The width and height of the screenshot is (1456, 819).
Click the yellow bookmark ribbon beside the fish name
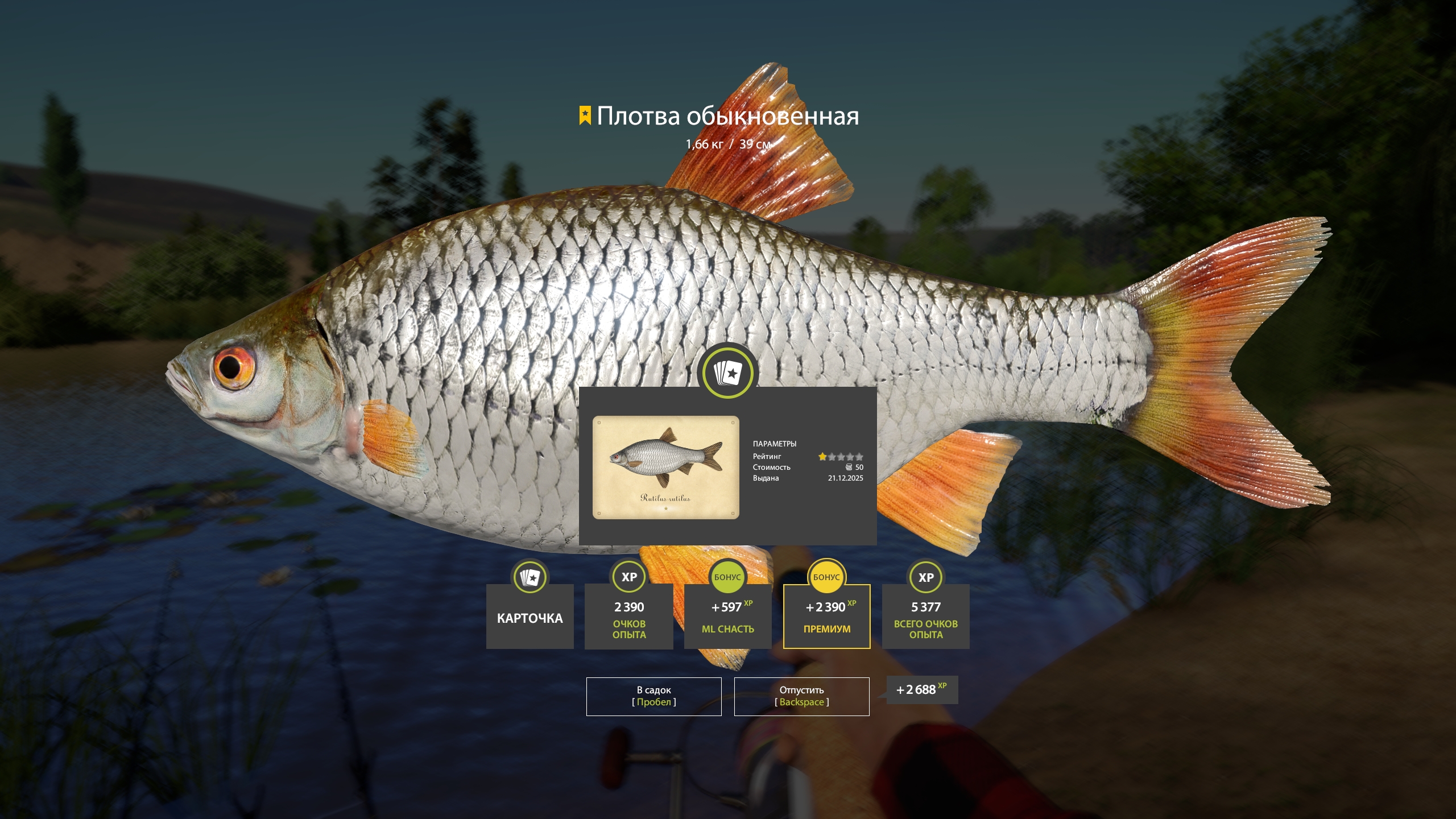click(x=585, y=115)
